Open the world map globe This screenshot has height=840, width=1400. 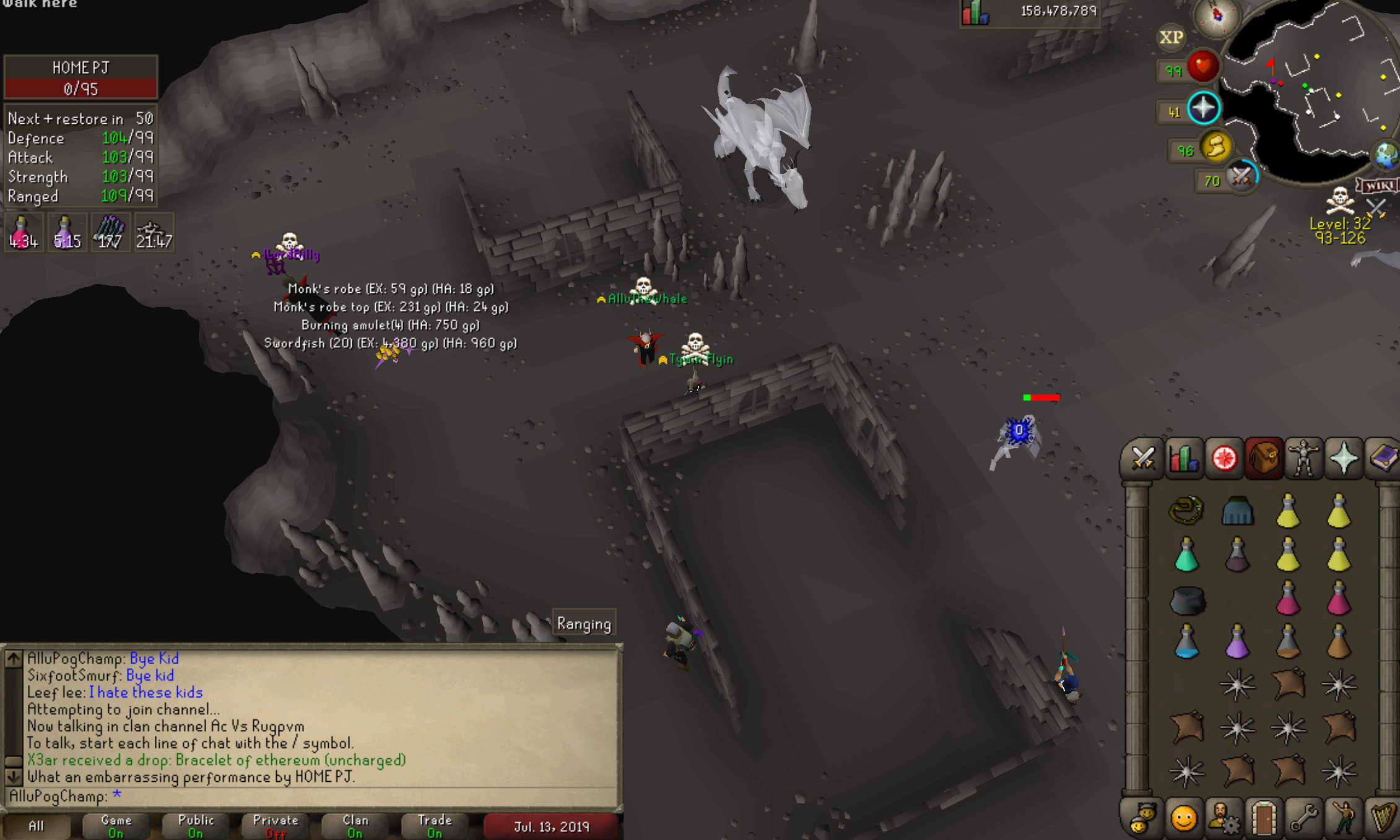tap(1387, 155)
